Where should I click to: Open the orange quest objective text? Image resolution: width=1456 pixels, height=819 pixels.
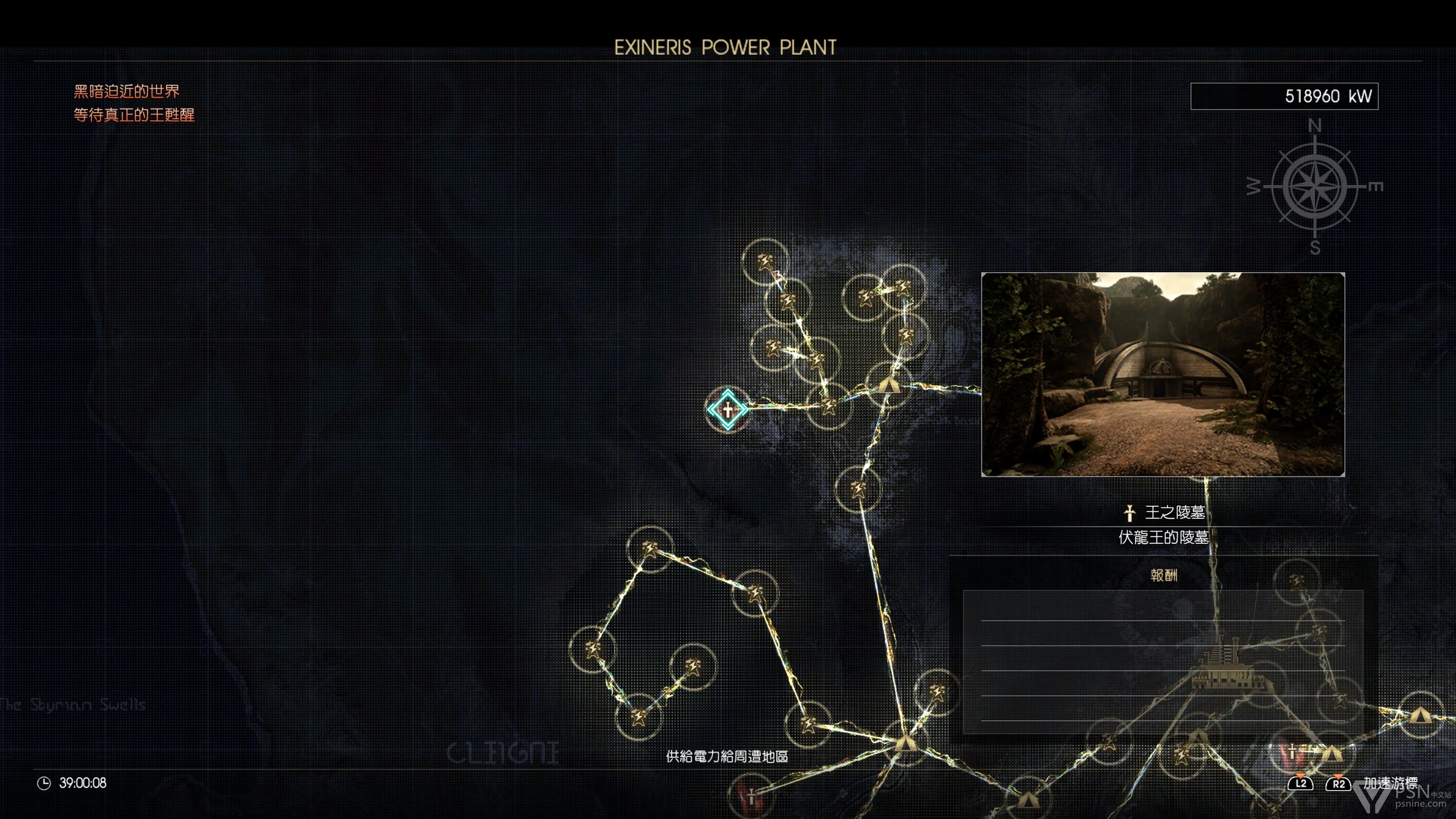pos(134,104)
